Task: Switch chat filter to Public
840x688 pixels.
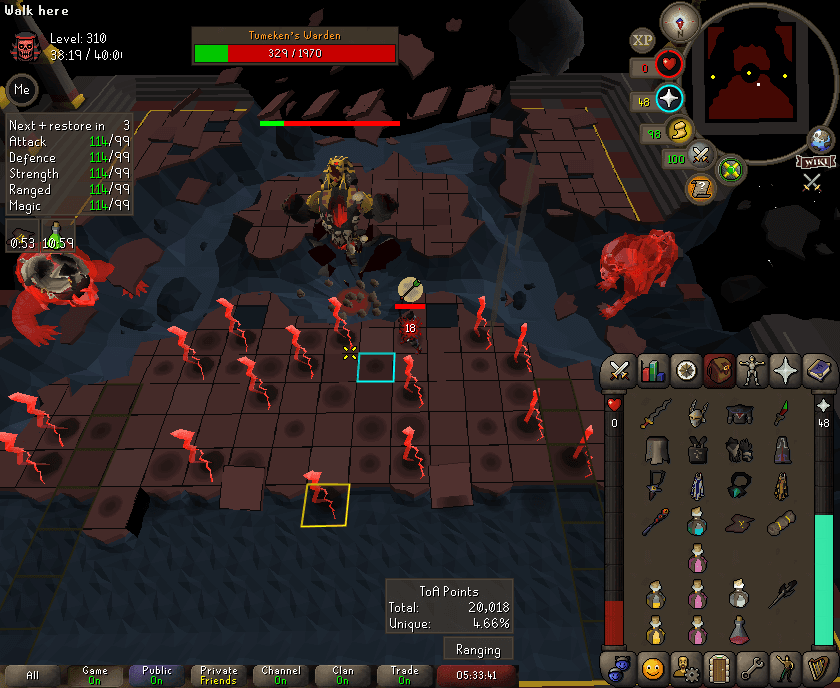Action: tap(157, 676)
